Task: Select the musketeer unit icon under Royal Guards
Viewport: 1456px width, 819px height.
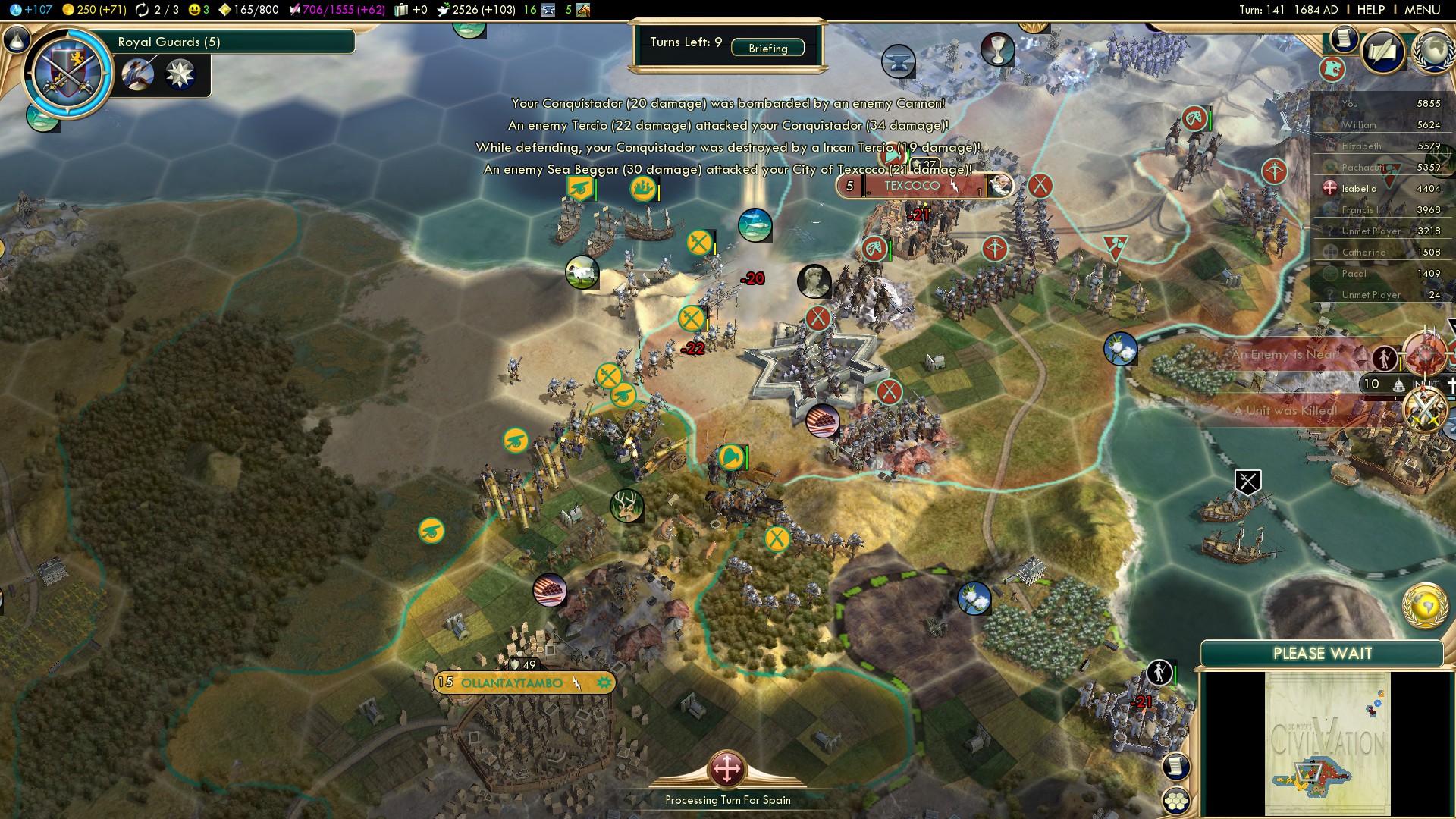Action: 138,74
